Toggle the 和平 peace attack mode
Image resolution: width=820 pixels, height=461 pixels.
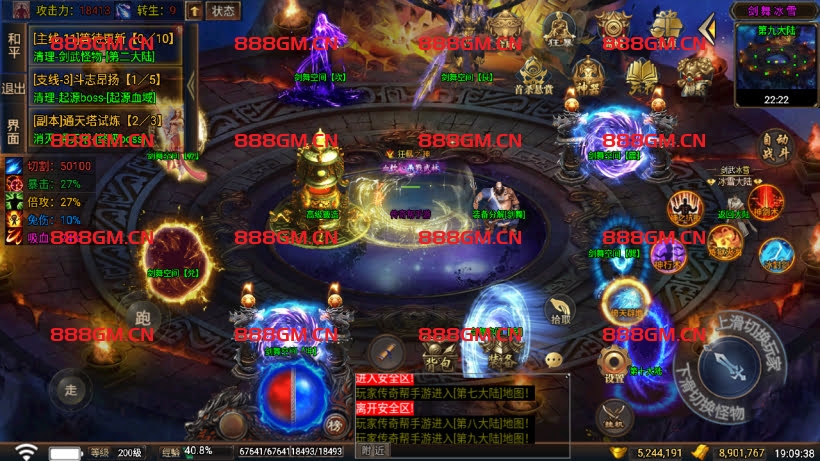tap(14, 46)
